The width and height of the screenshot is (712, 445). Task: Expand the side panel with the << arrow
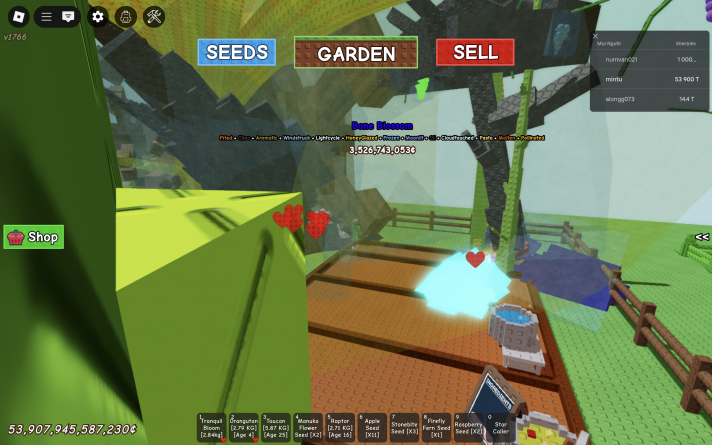[702, 237]
